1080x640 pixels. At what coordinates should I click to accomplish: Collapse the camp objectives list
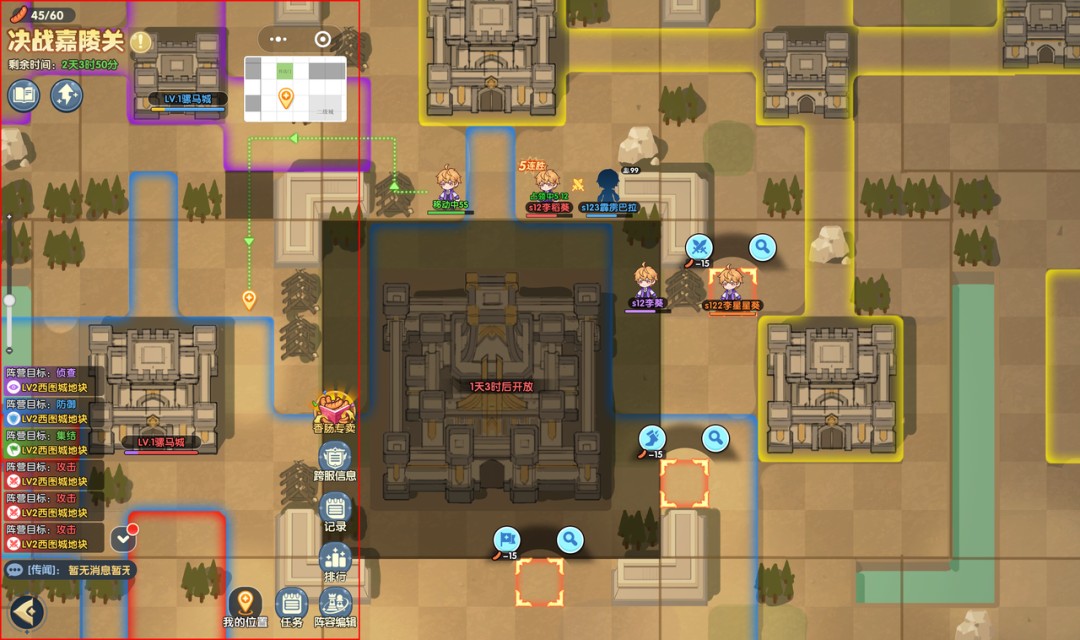coord(123,538)
